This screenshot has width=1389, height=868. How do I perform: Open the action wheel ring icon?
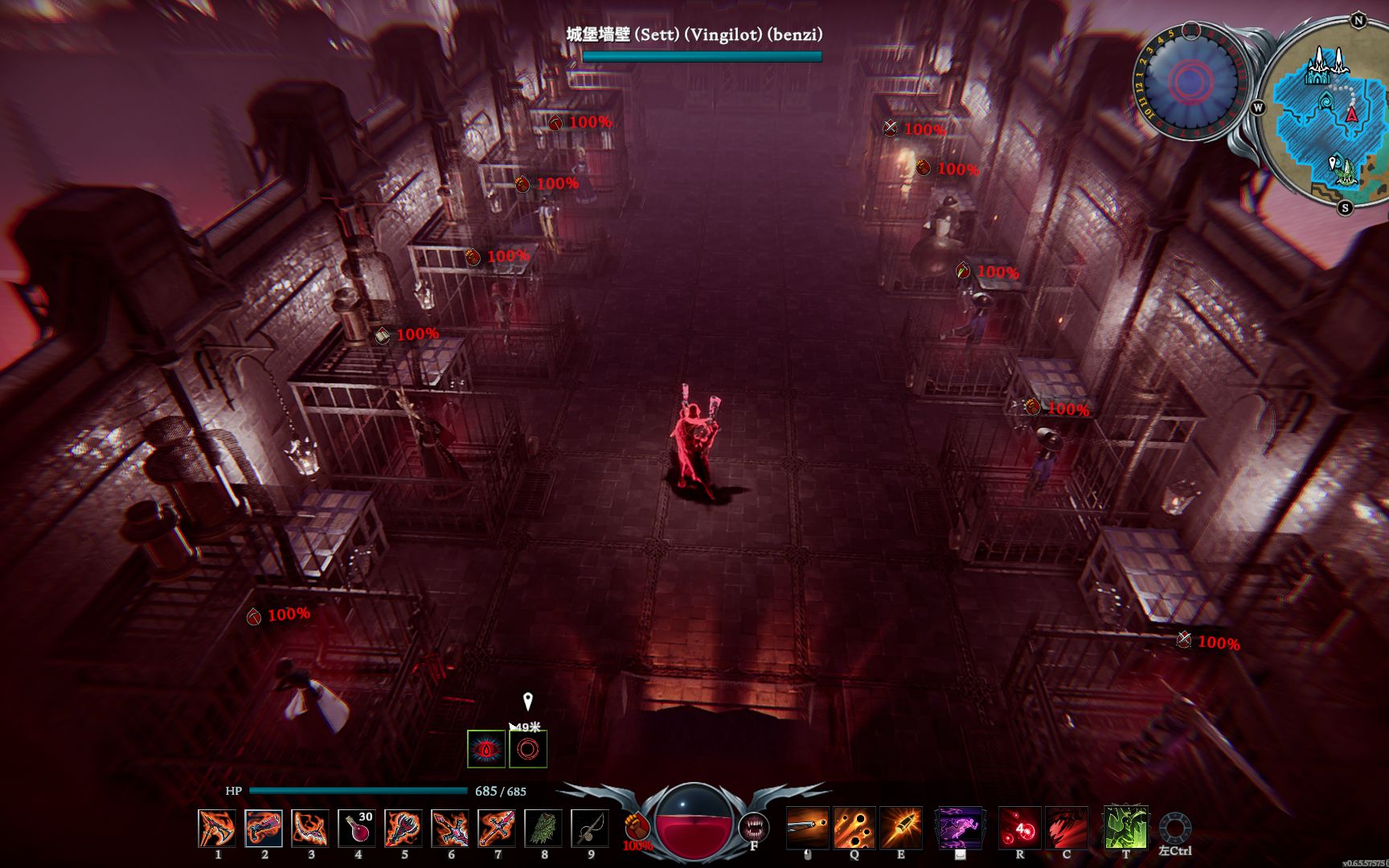(x=1175, y=828)
